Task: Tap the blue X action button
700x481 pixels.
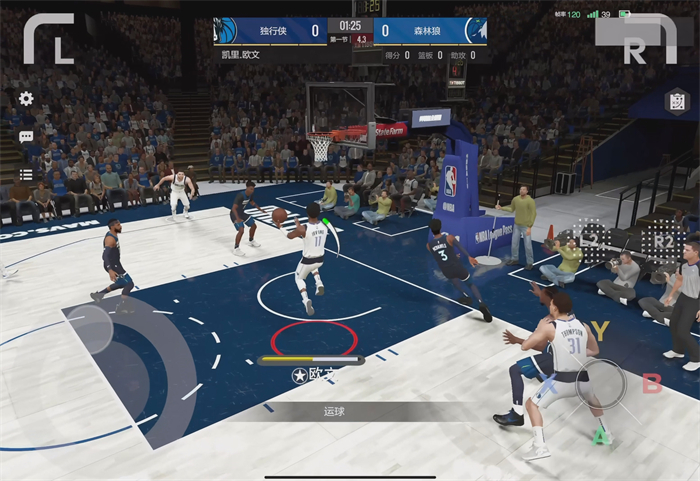Action: pos(548,383)
